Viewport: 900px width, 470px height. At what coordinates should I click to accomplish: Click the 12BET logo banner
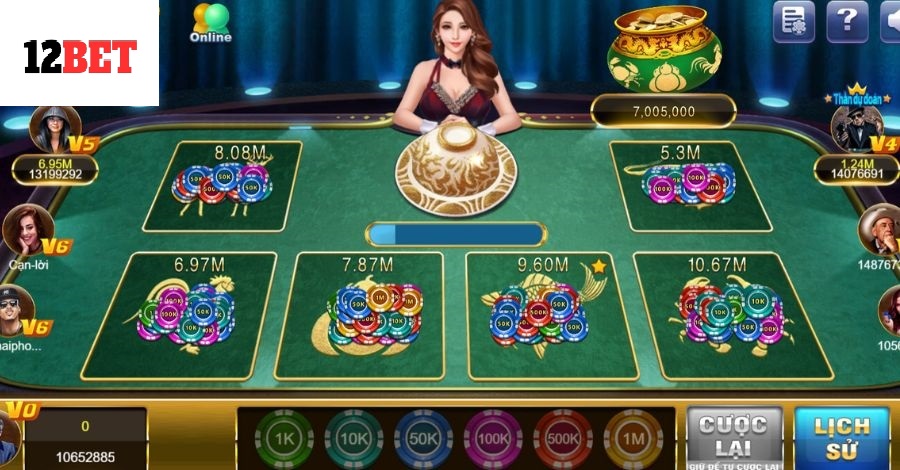click(79, 55)
